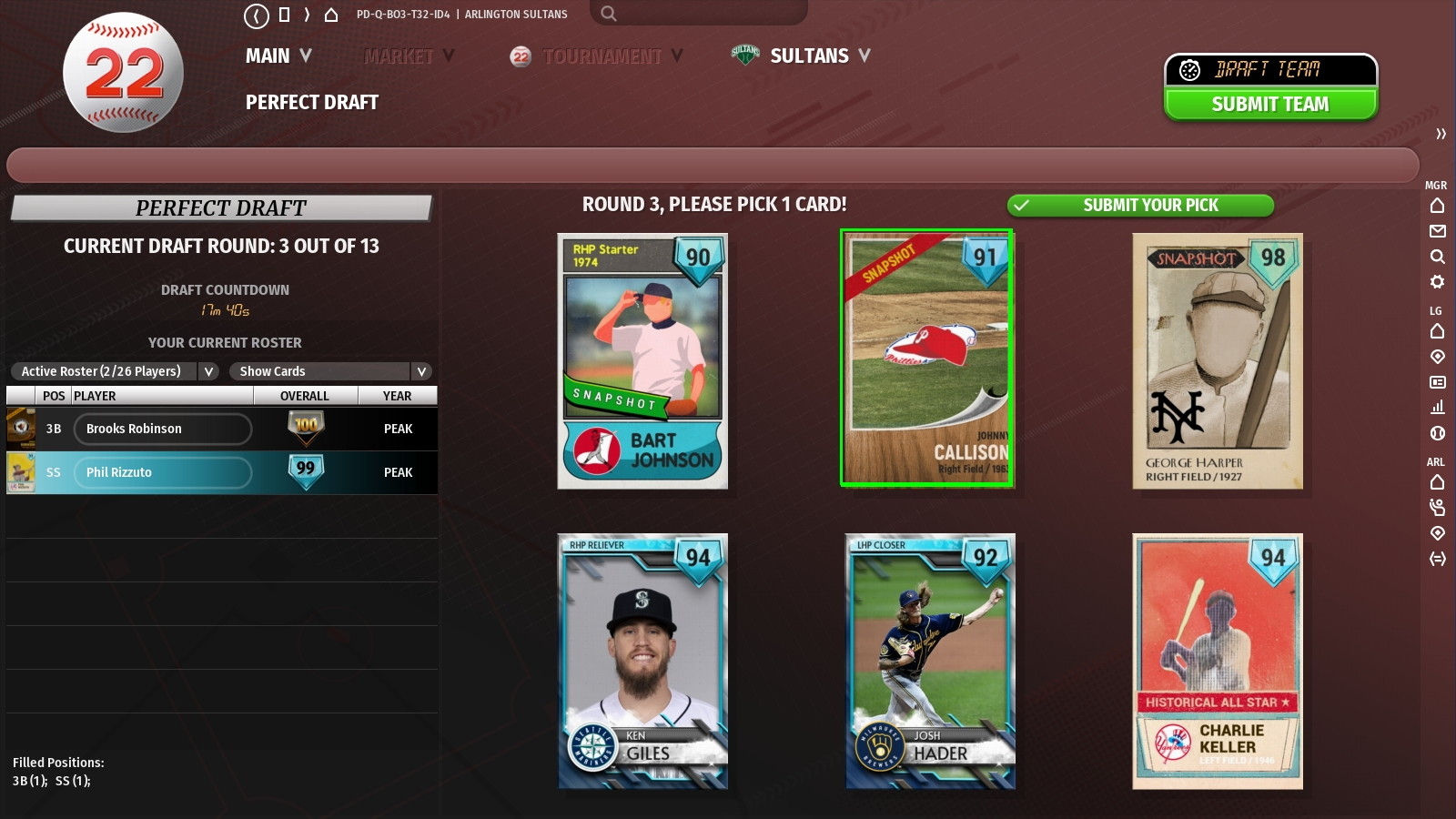Click the search magnifier icon in the MGR sidebar
The height and width of the screenshot is (819, 1456).
[1438, 258]
